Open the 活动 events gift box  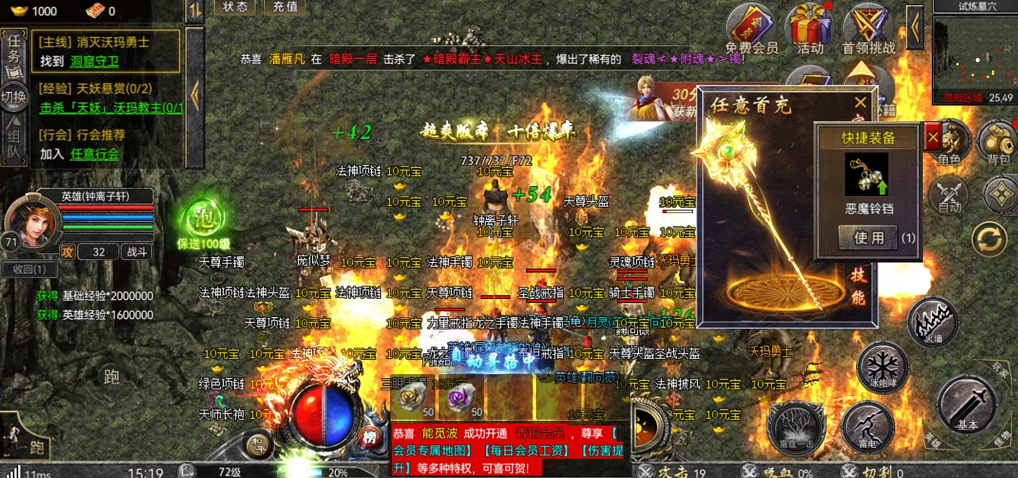coord(810,26)
